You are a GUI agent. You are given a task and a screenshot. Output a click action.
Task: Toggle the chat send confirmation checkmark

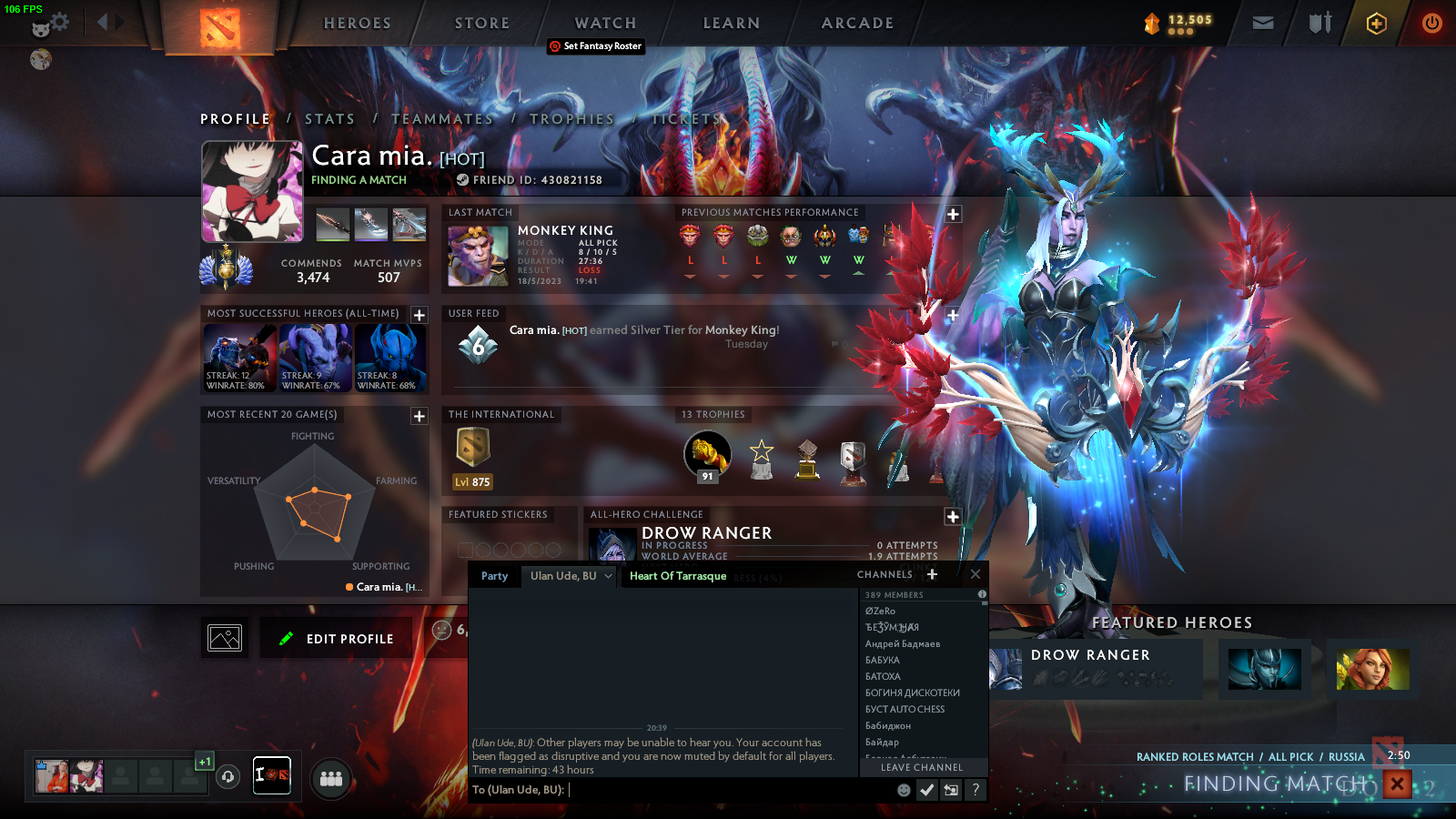tap(926, 790)
